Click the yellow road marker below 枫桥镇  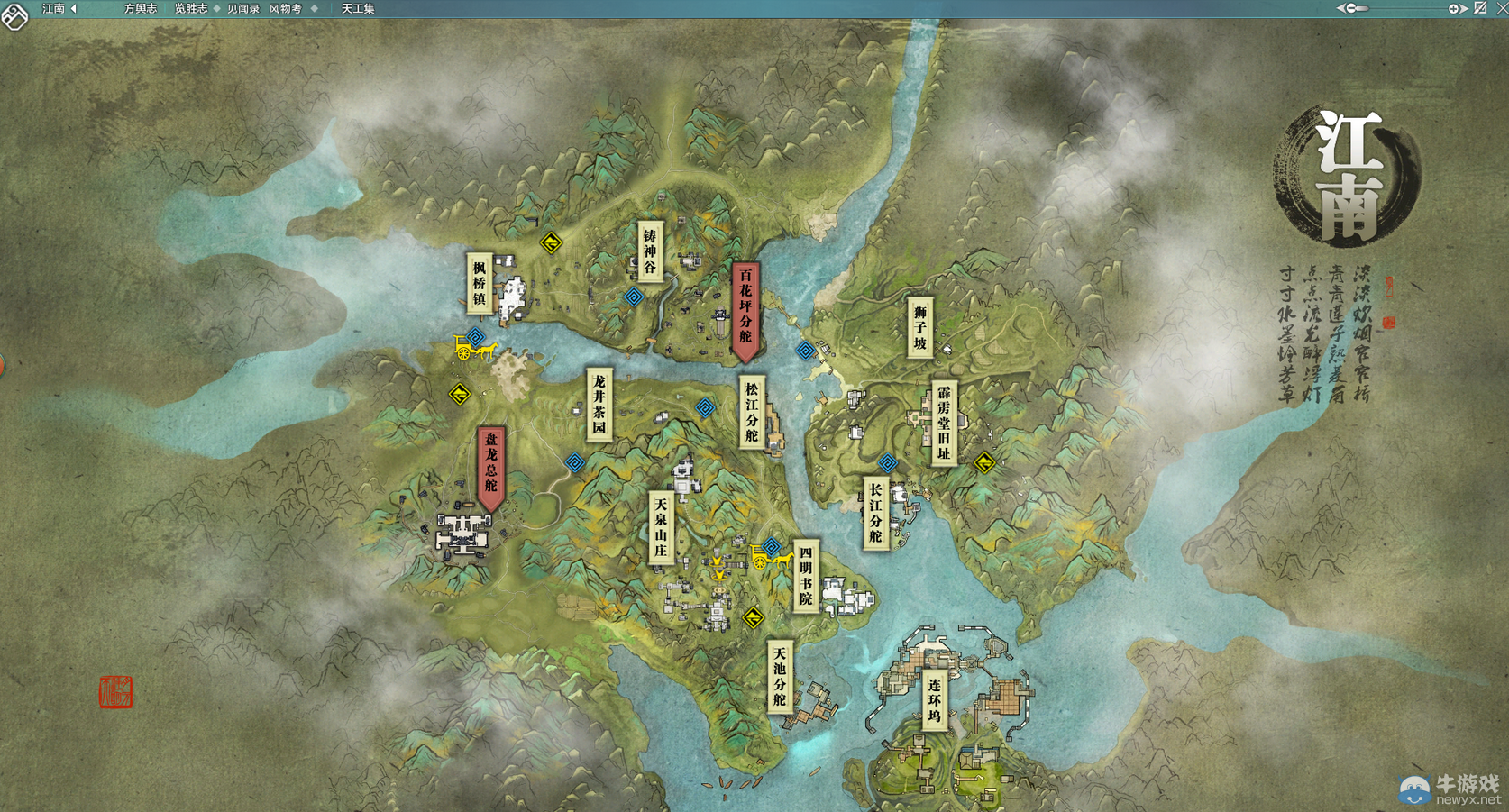click(x=459, y=392)
